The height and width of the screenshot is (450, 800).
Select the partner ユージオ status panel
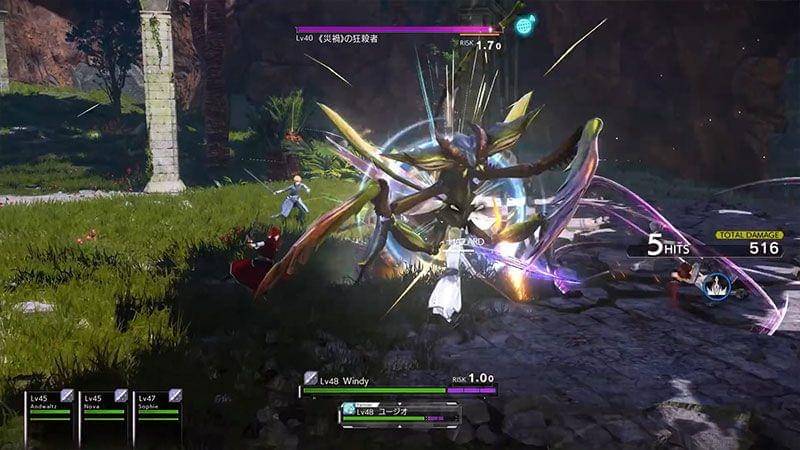(x=400, y=413)
